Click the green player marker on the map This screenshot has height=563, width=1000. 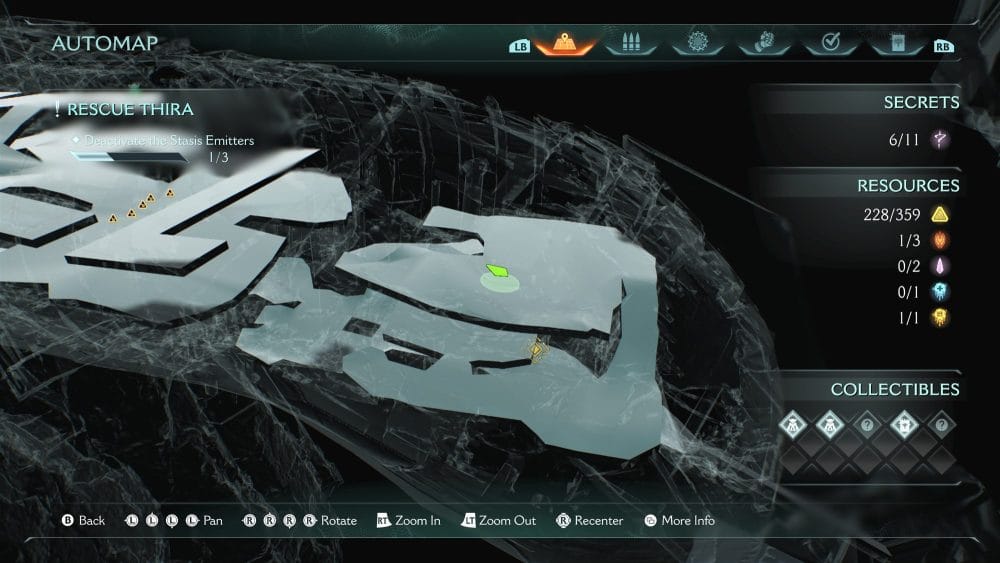(x=497, y=271)
